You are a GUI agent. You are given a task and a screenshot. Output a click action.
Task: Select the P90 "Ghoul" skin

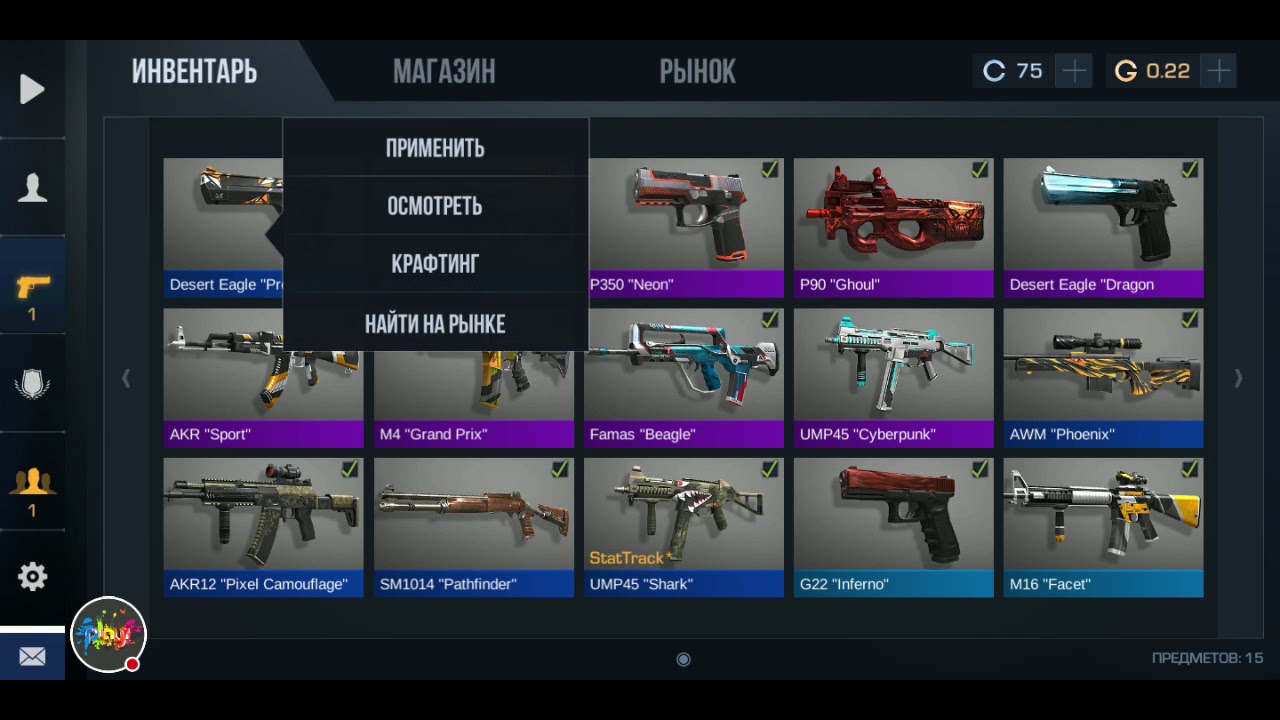pyautogui.click(x=893, y=227)
